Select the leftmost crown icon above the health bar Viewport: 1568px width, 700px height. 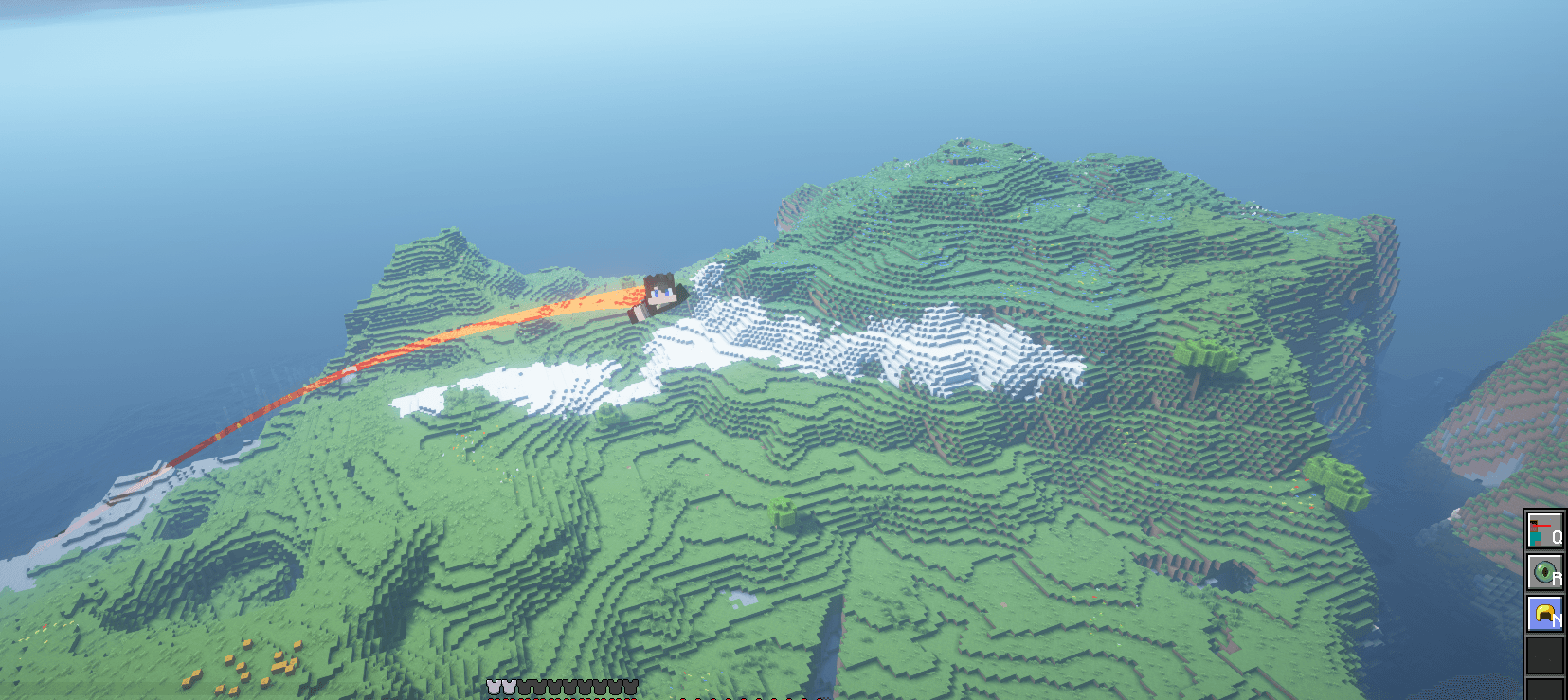coord(491,685)
